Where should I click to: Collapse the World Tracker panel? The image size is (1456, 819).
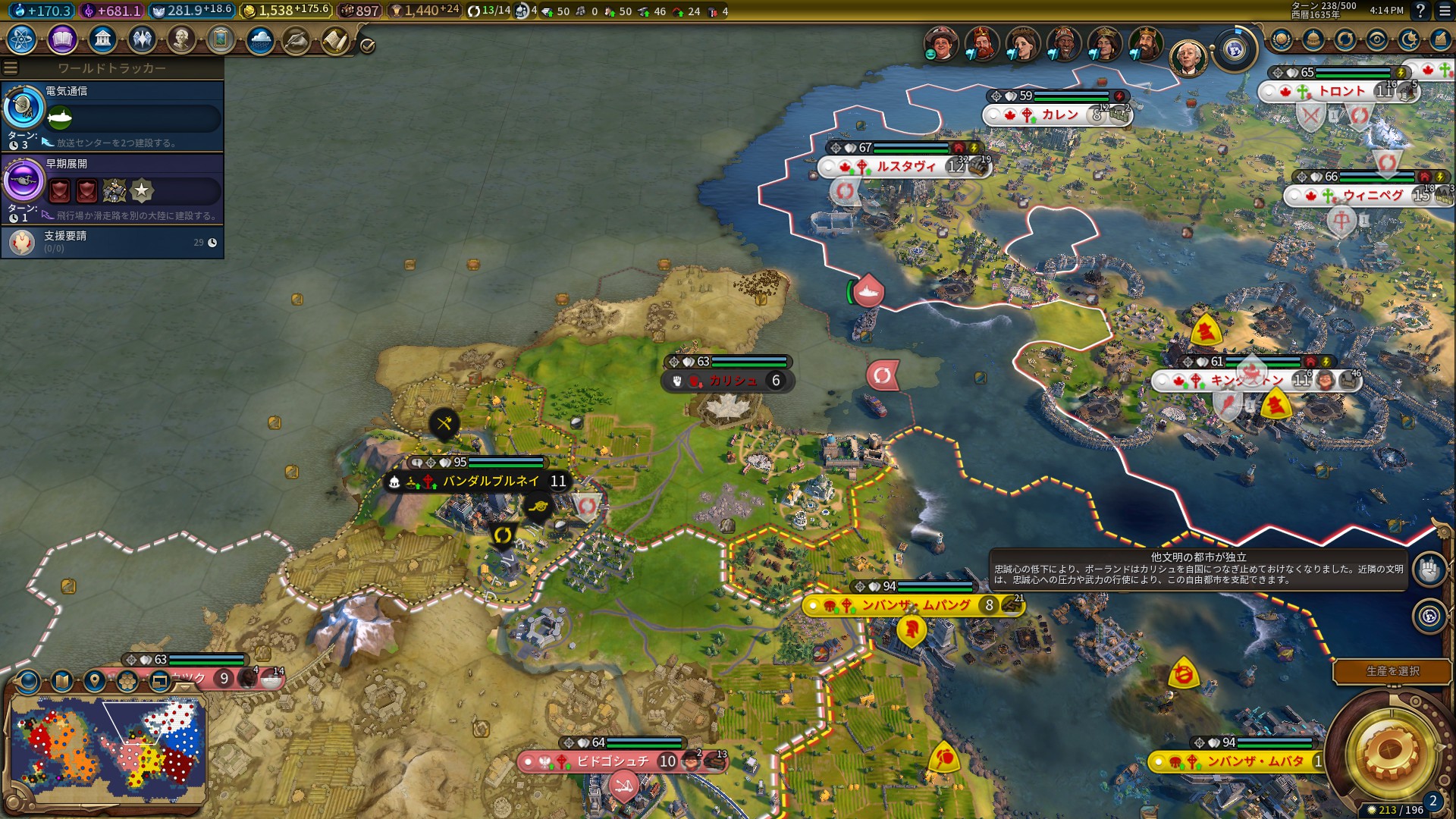pyautogui.click(x=9, y=66)
